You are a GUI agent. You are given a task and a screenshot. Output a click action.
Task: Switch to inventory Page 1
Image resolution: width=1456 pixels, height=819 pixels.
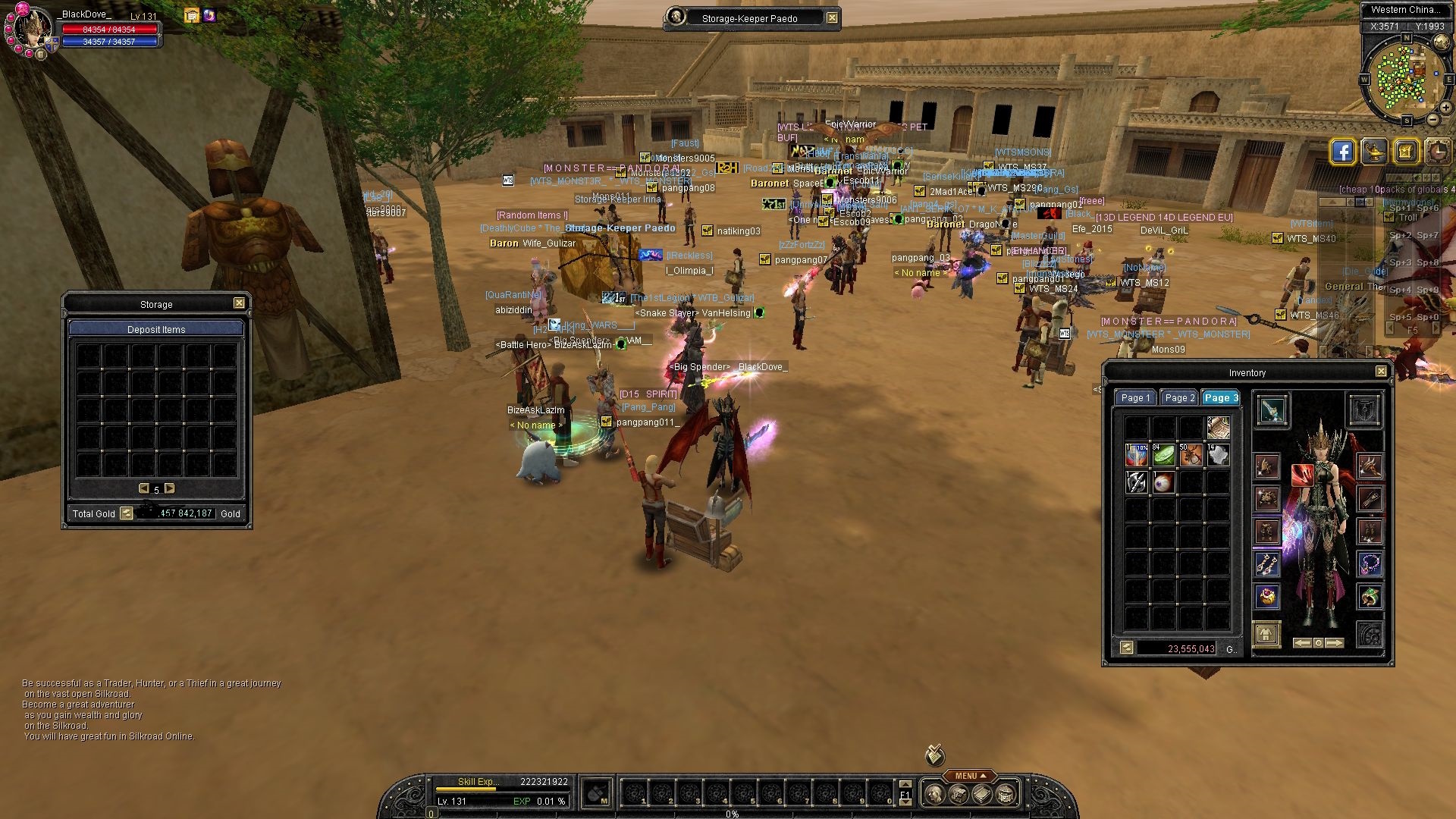1135,398
